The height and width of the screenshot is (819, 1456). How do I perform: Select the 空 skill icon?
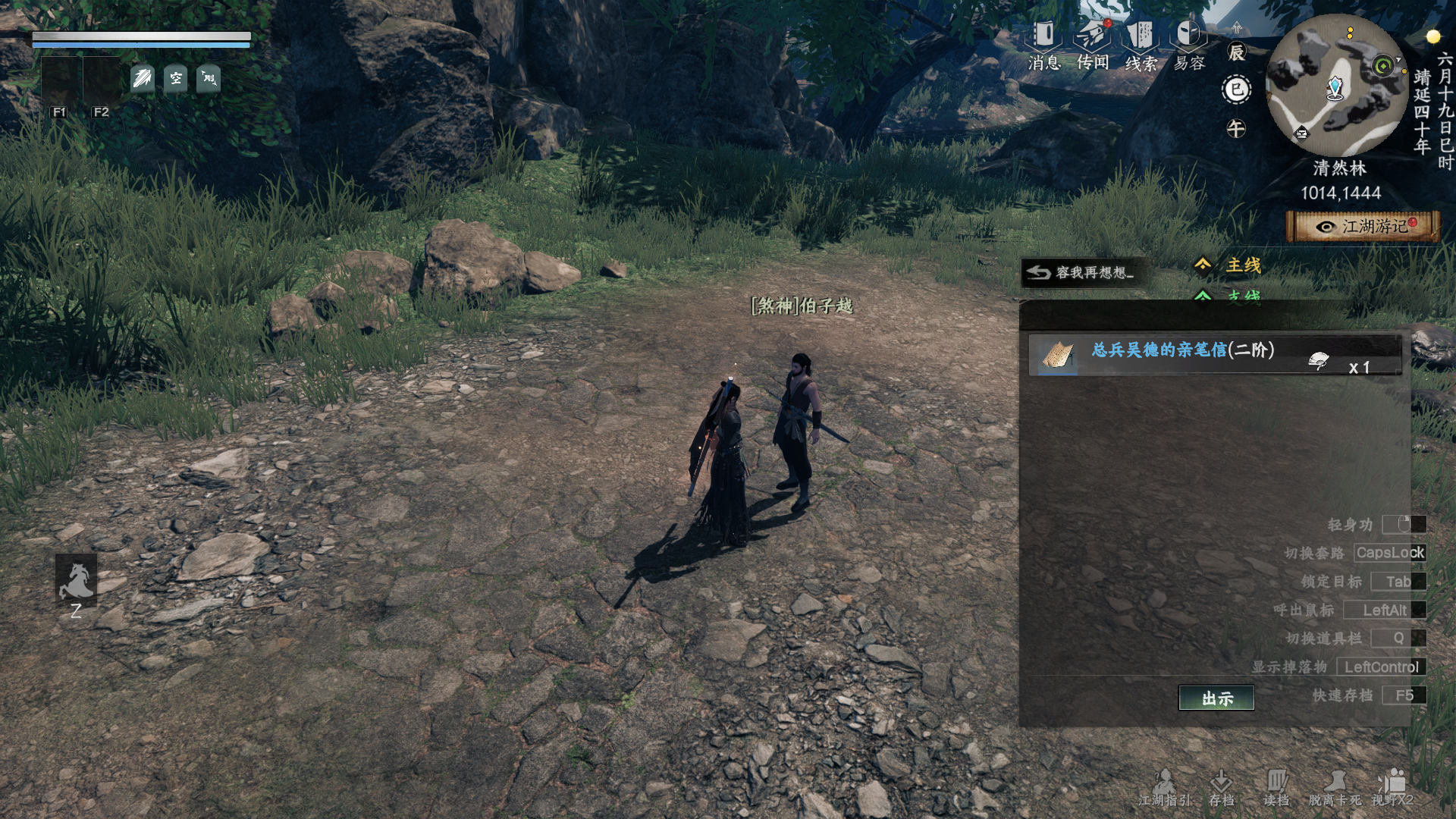point(176,78)
